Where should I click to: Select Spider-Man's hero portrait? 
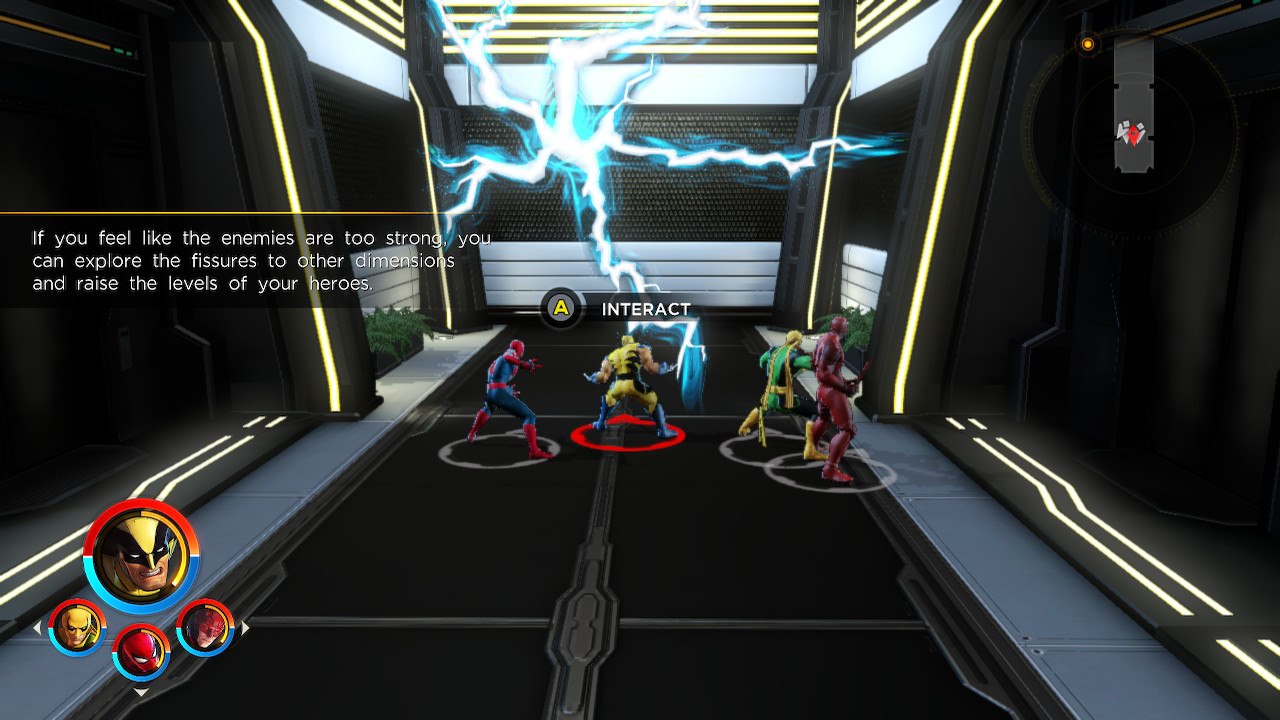(x=139, y=656)
